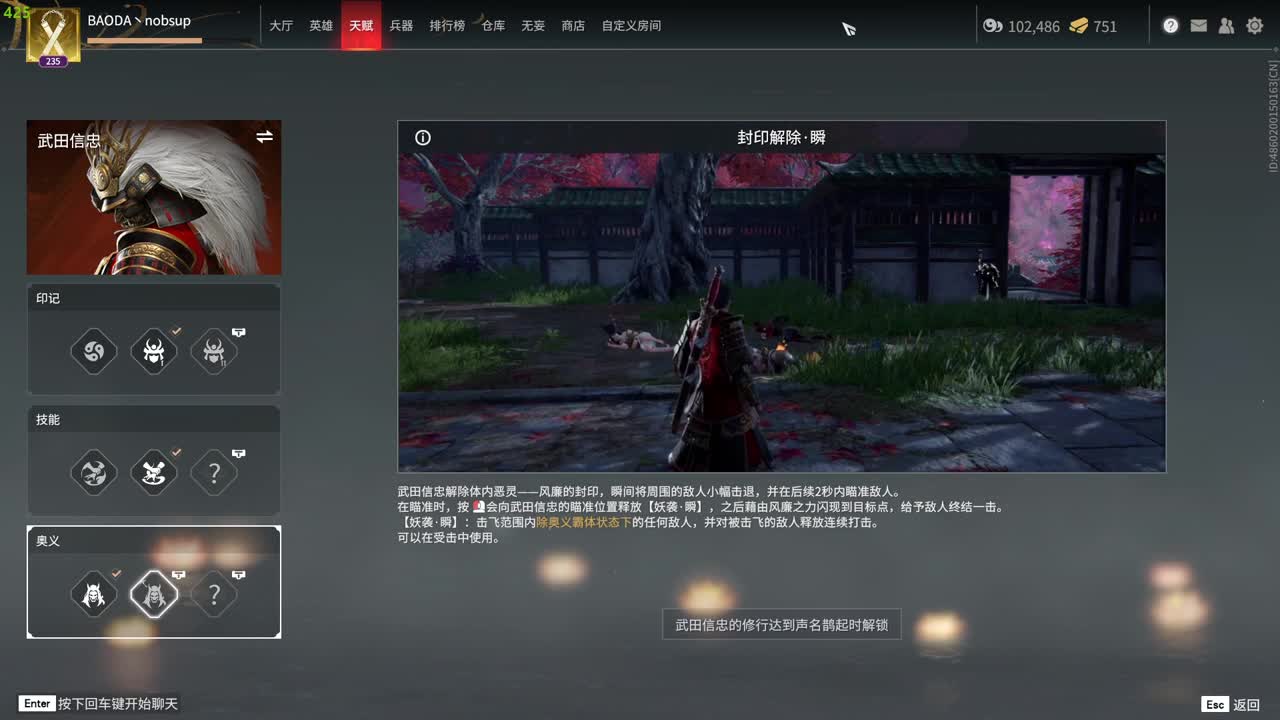Screen dimensions: 1280x720
Task: Click the chat input field at the bottom
Action: (x=100, y=704)
